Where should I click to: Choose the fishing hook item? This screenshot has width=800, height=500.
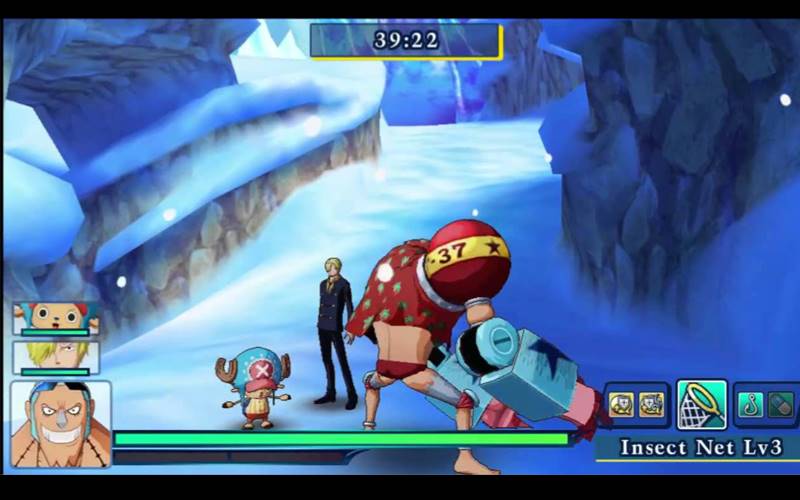point(752,405)
